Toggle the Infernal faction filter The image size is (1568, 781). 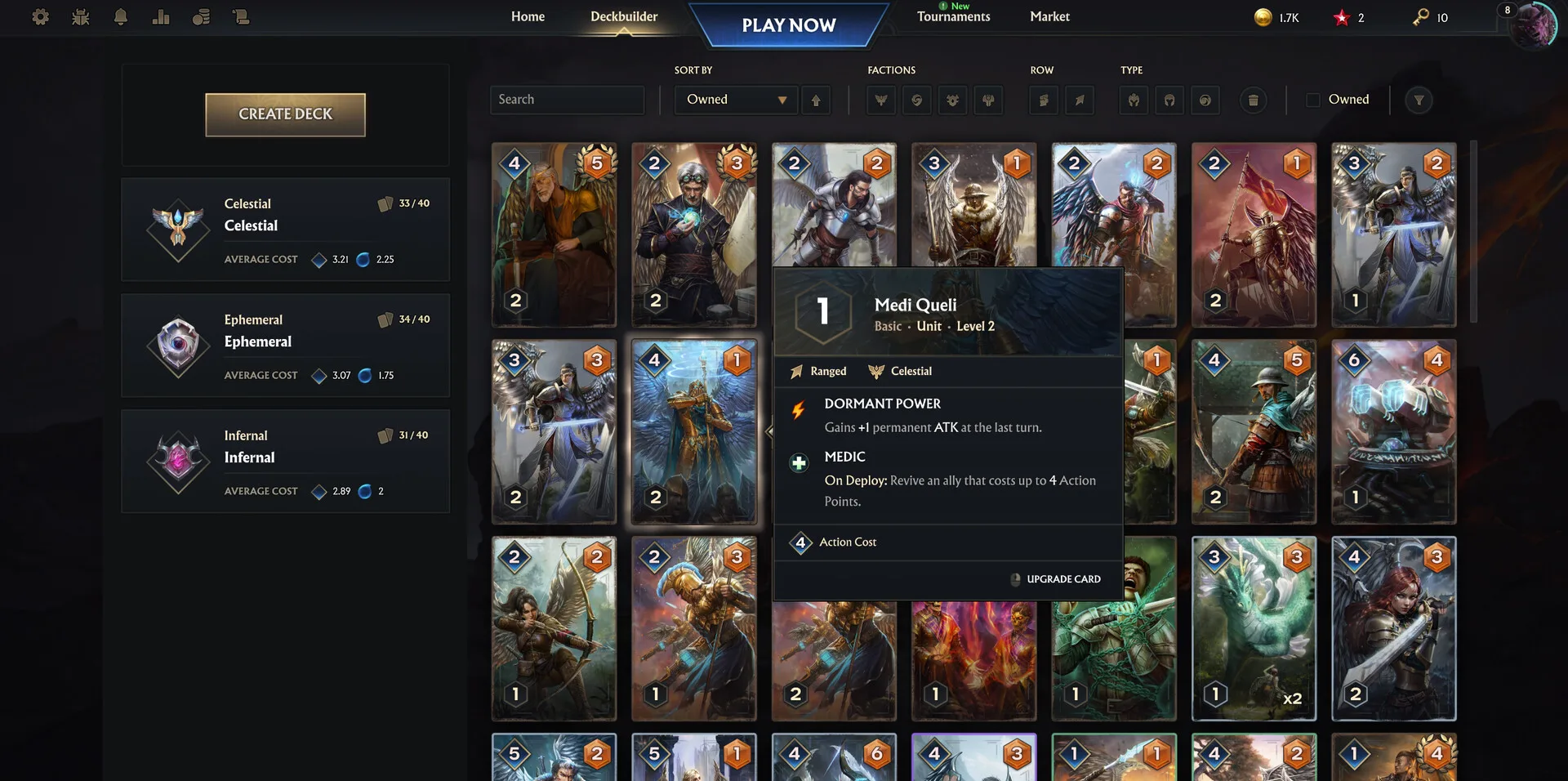pos(988,100)
